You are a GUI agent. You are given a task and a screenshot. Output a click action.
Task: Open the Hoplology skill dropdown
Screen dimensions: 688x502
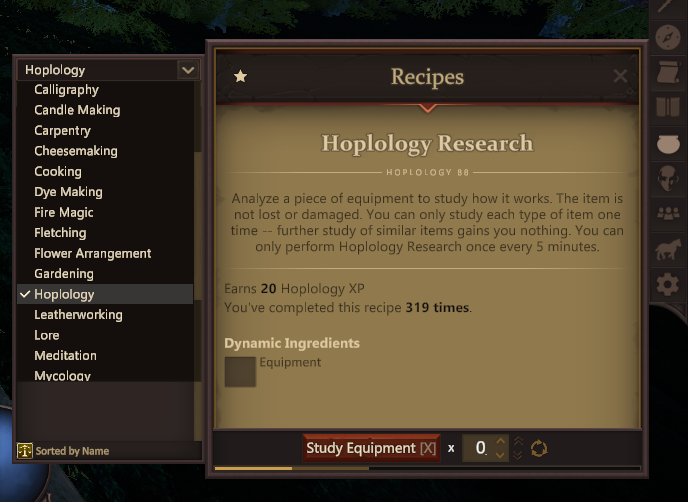click(110, 70)
